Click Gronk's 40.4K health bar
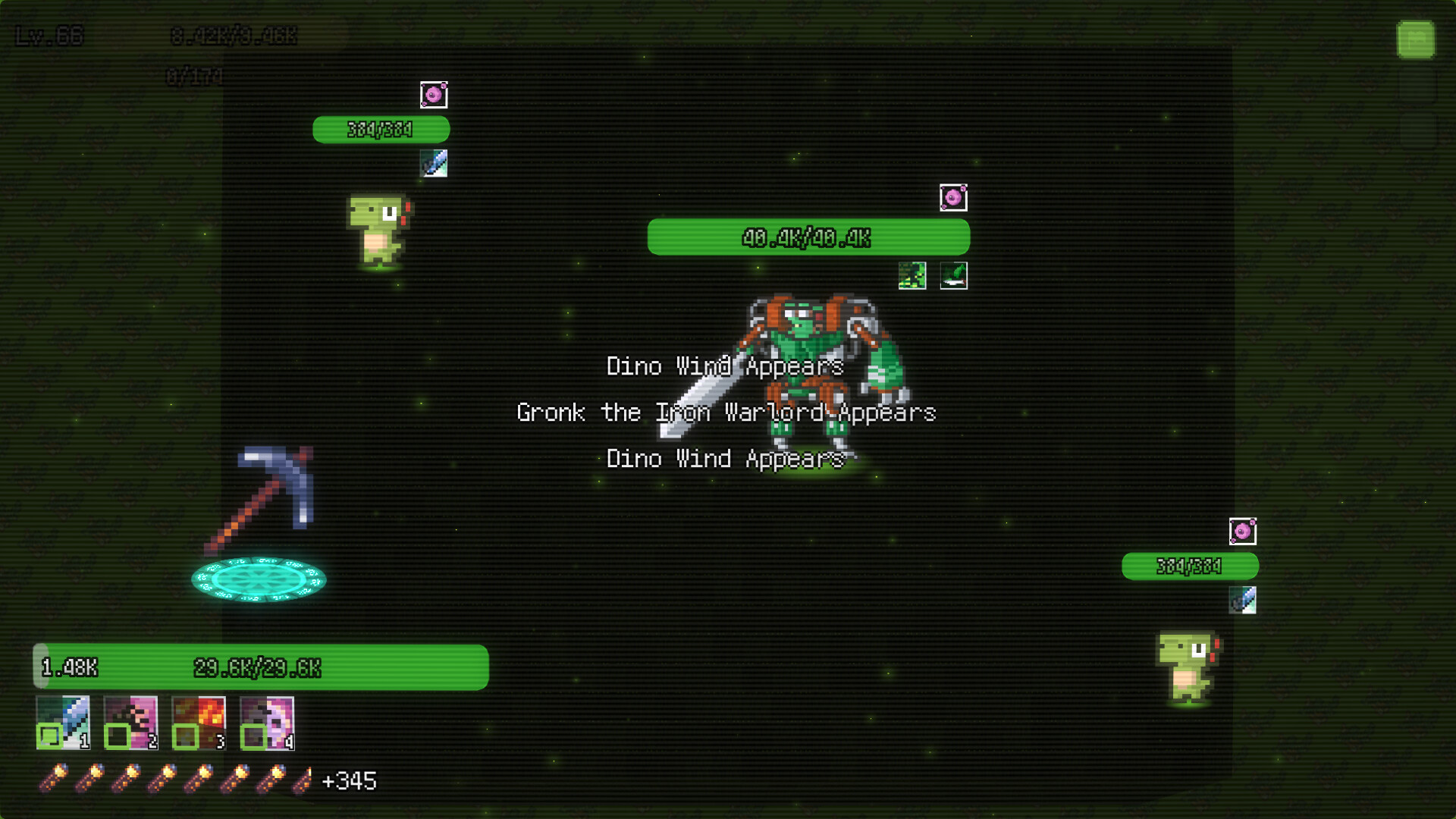The image size is (1456, 819). point(808,237)
